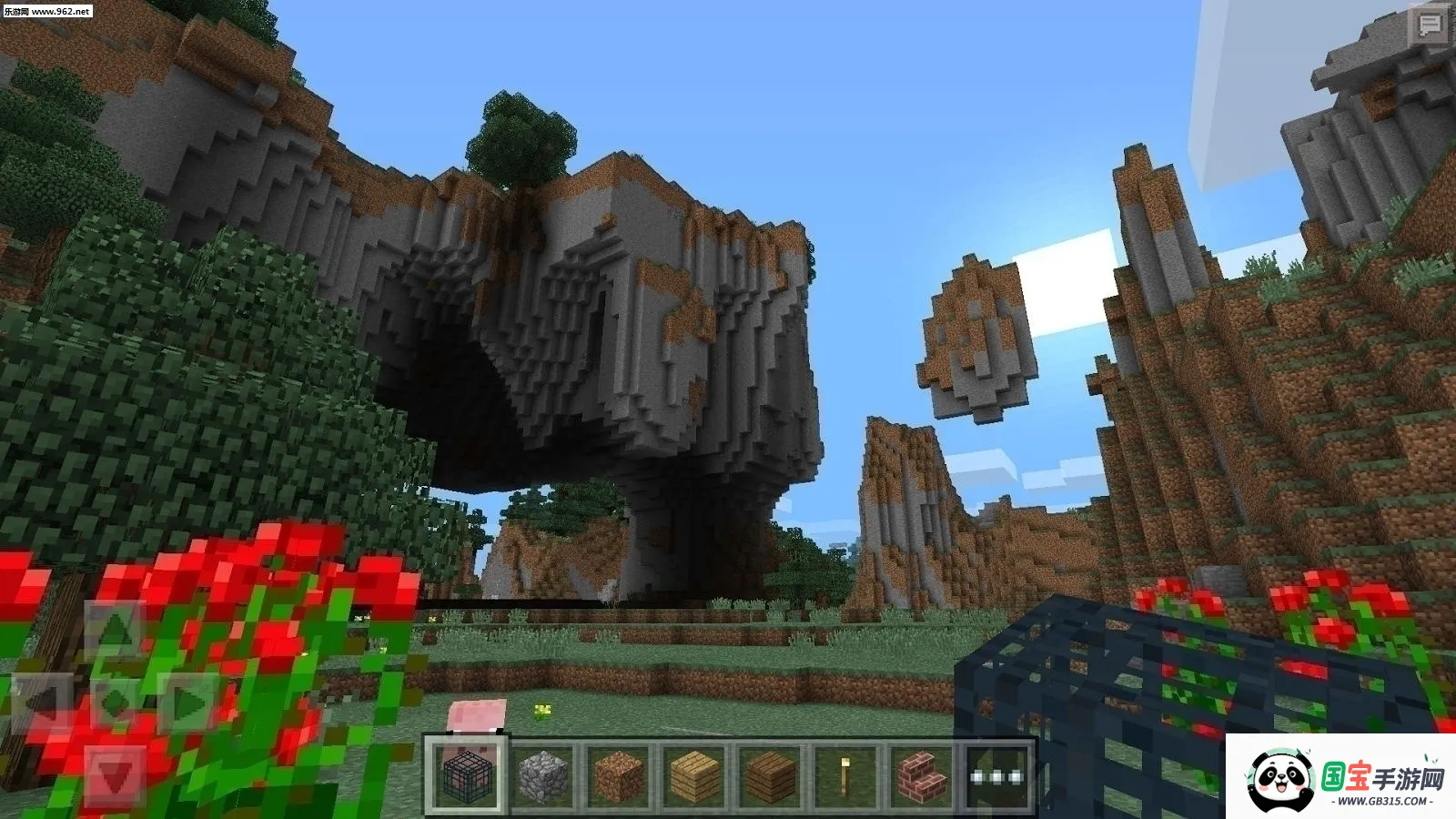
Task: Open the full inventory with the ellipsis slot
Action: [x=999, y=778]
